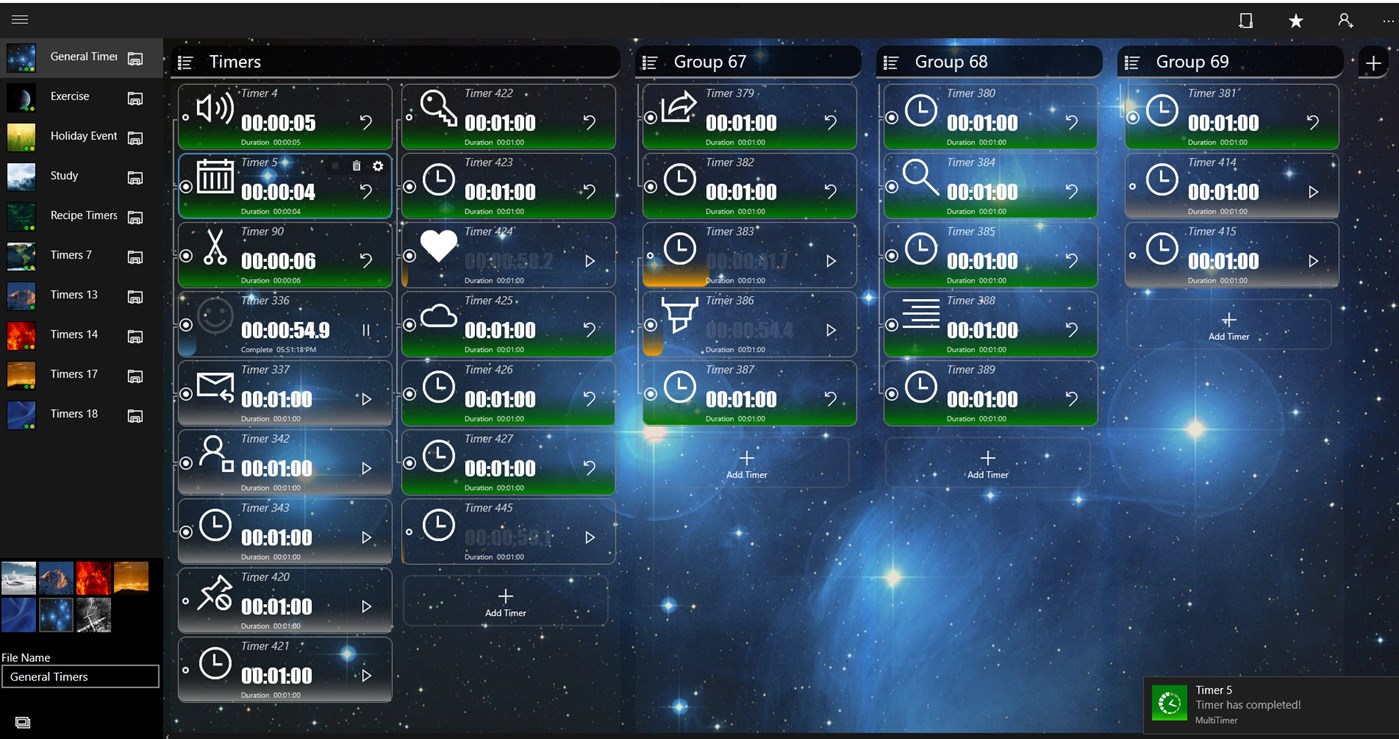Screen dimensions: 1399x739
Task: Add a new timer to Group 67
Action: (746, 462)
